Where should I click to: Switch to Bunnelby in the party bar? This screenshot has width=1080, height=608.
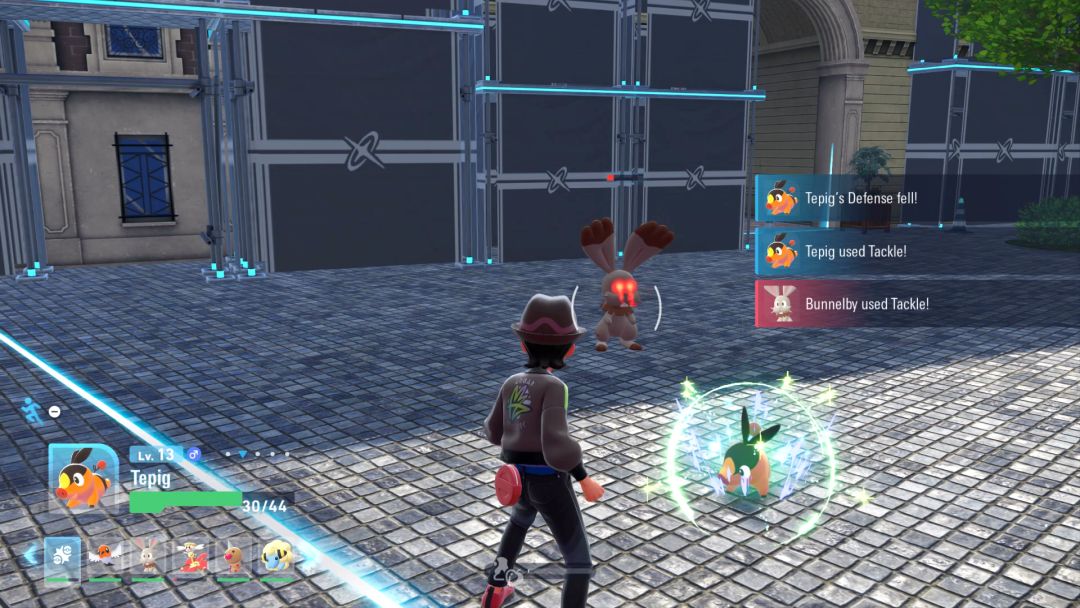[148, 558]
